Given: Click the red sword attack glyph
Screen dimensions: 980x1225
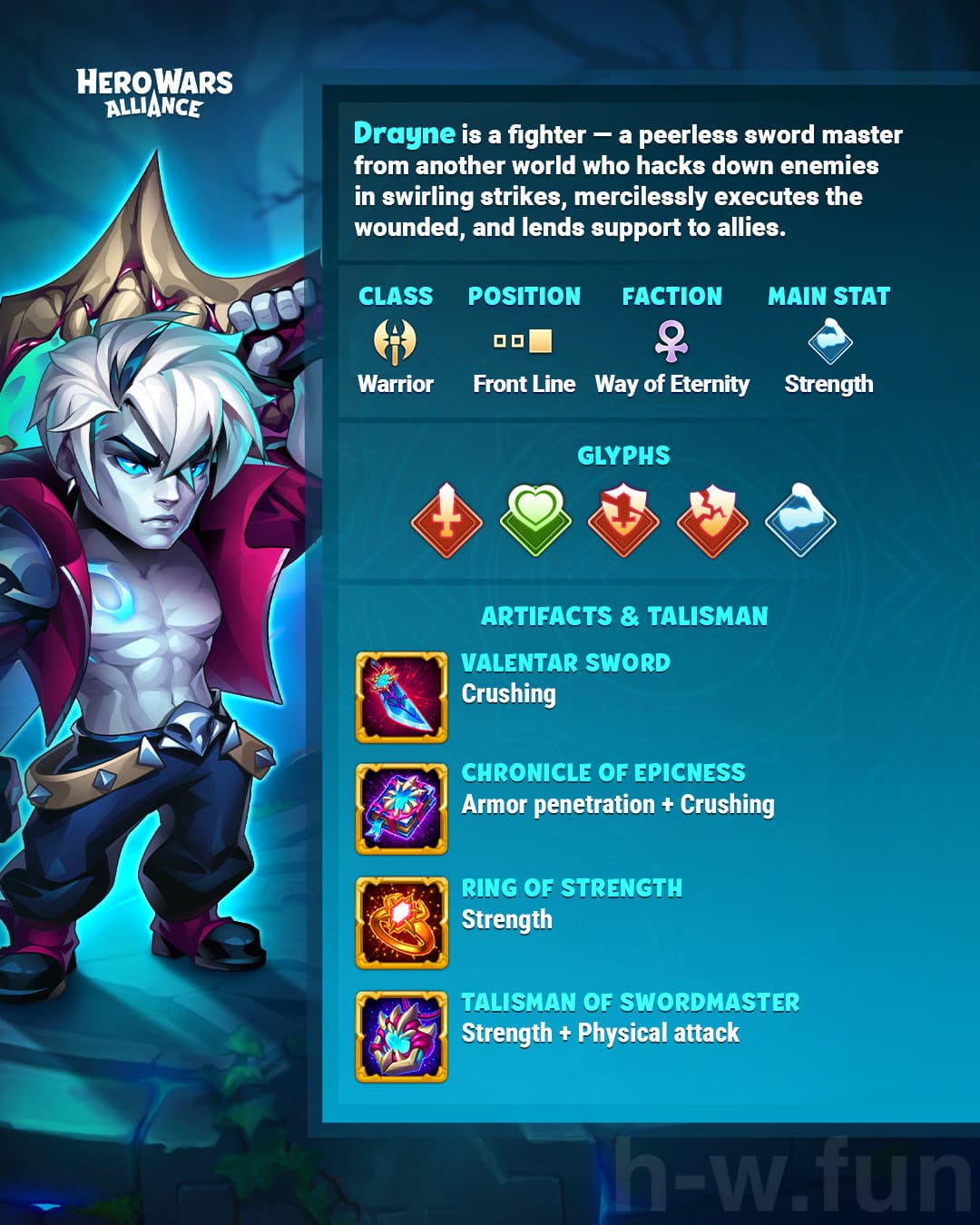Looking at the screenshot, I should [446, 520].
